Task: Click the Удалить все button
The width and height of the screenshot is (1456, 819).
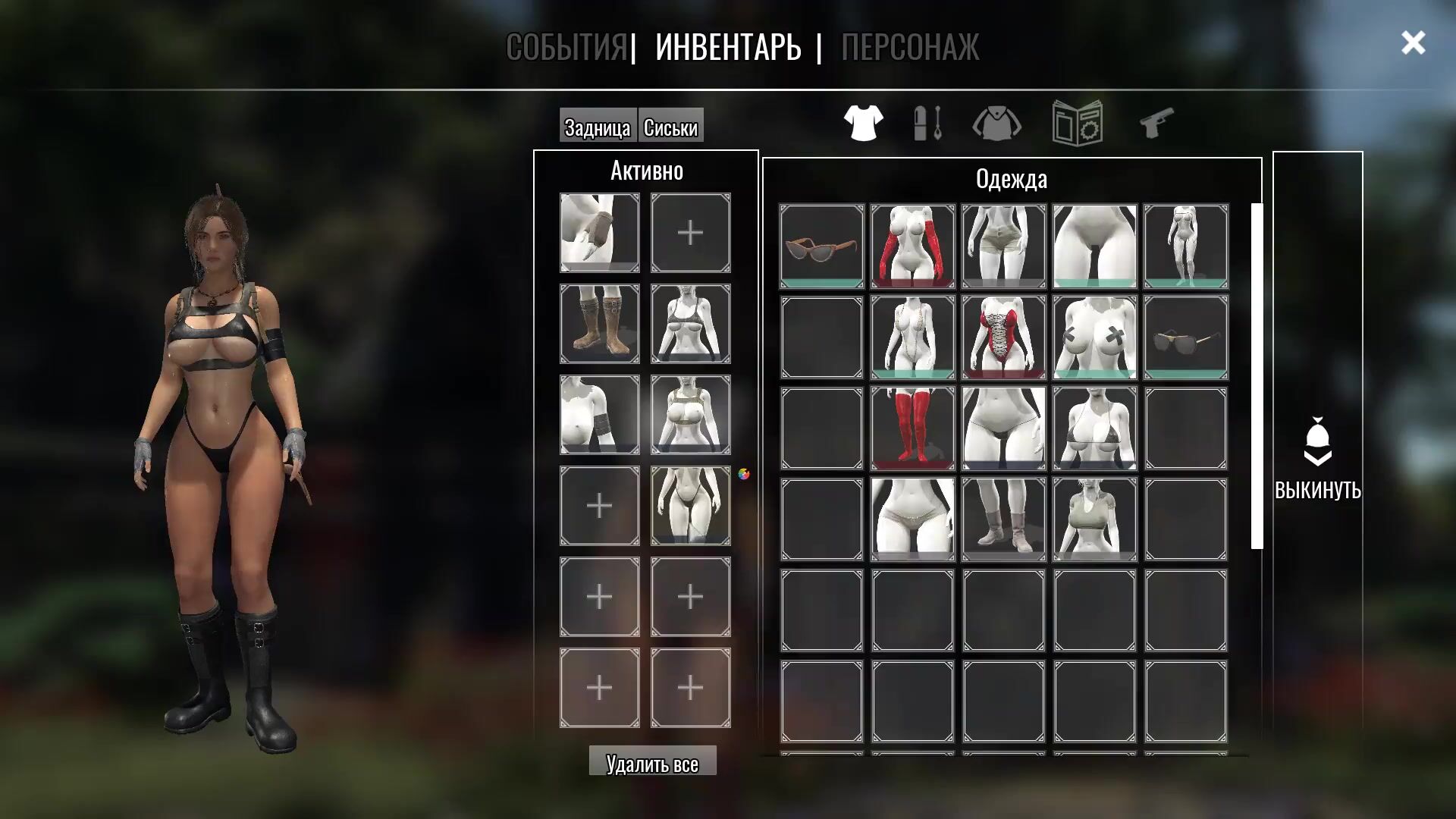Action: point(652,763)
